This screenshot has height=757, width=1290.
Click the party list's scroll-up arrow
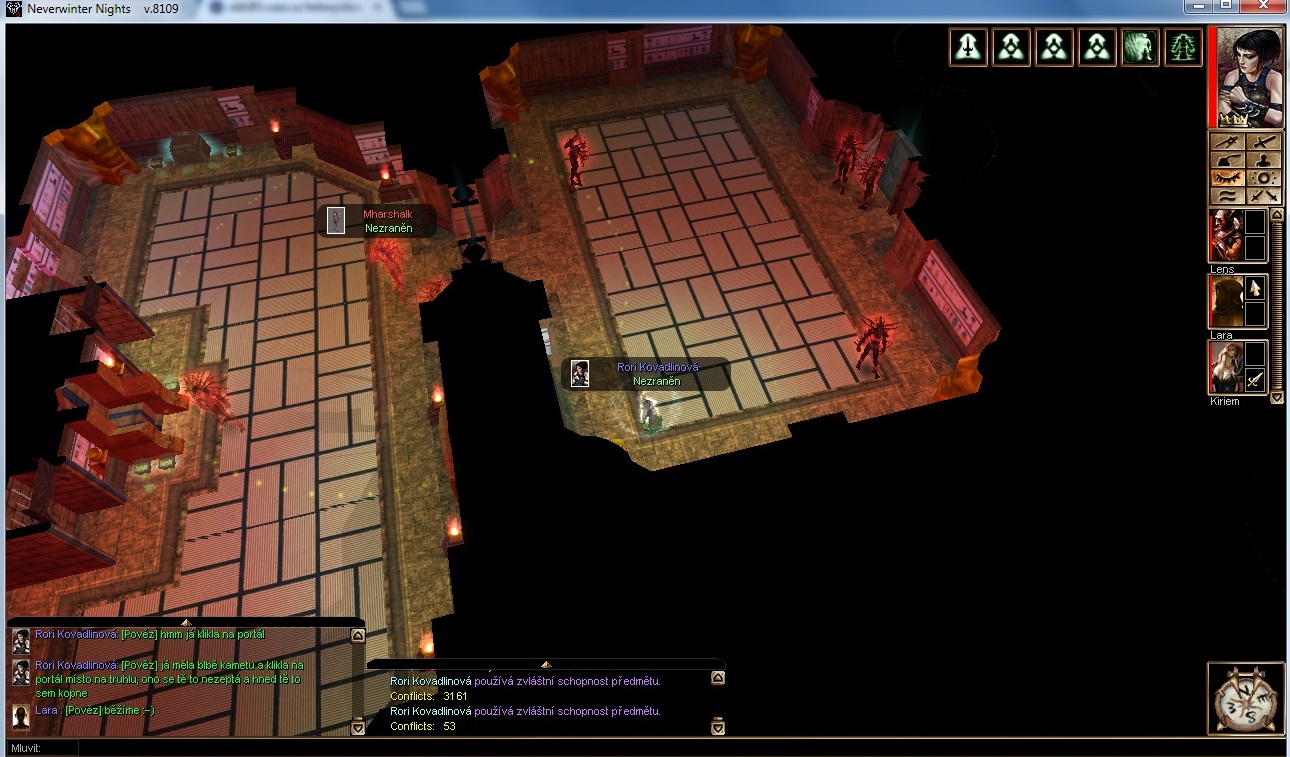coord(1277,215)
